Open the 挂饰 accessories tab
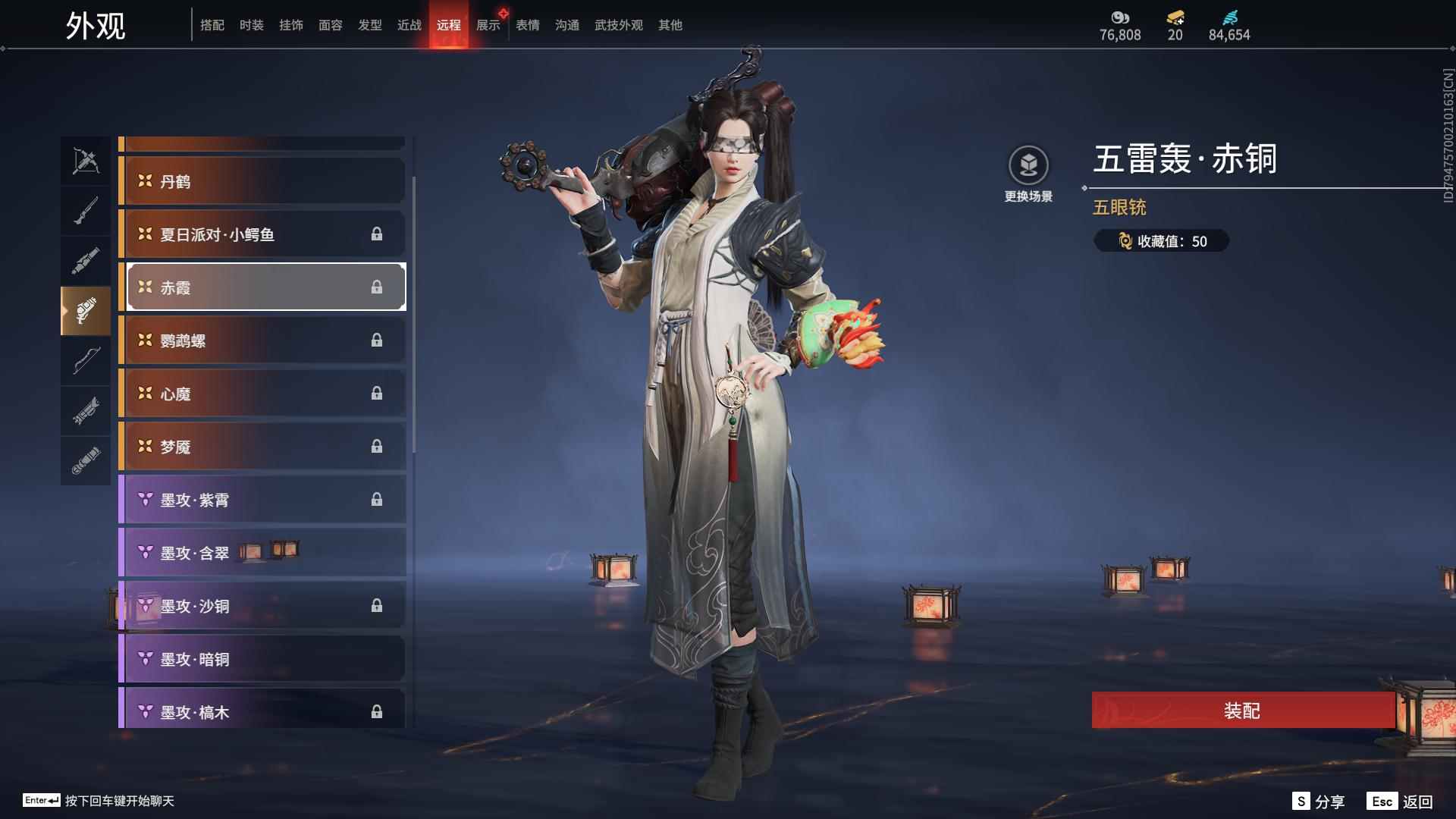Viewport: 1456px width, 819px height. tap(291, 26)
